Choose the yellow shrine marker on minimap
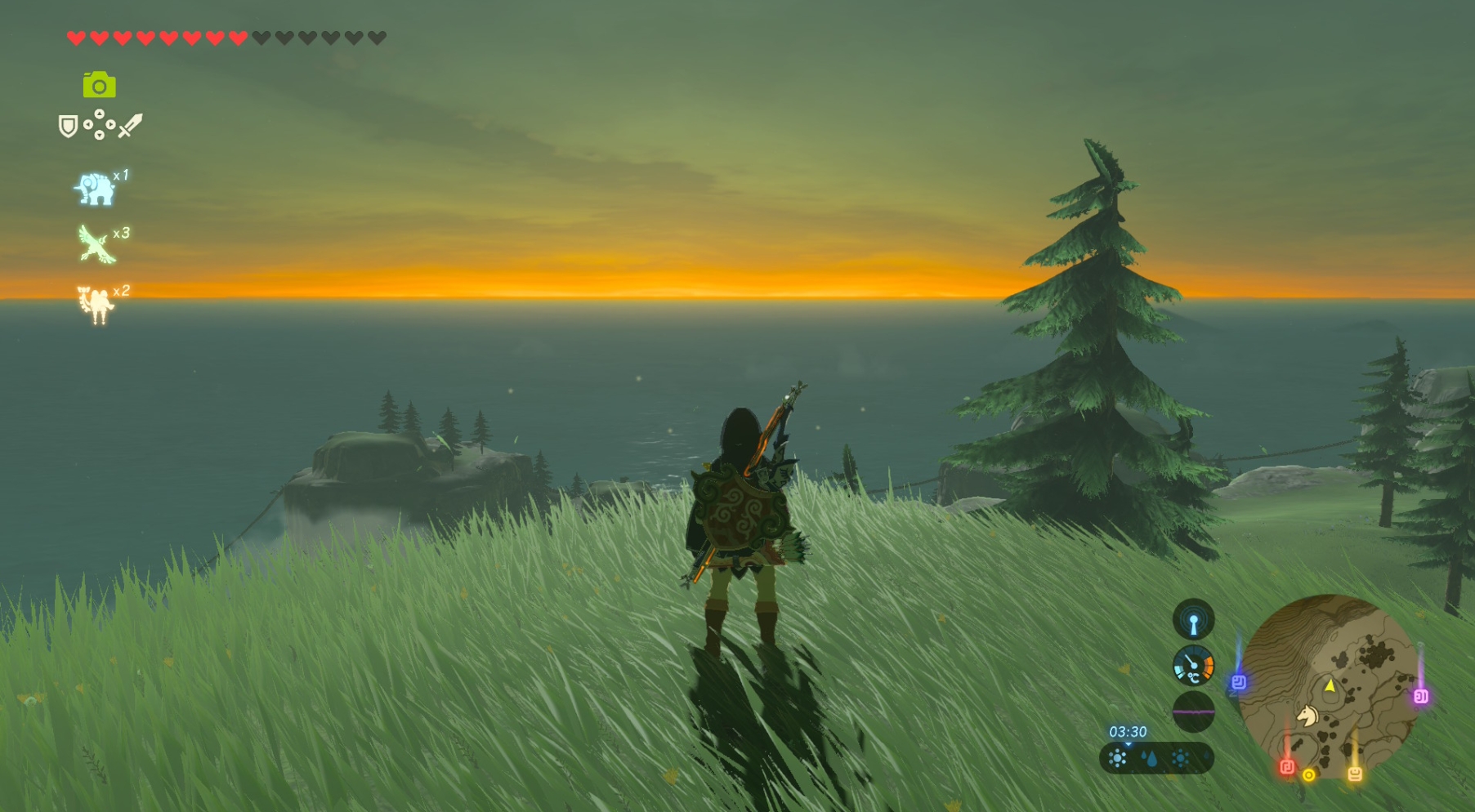This screenshot has width=1475, height=812. 1355,773
